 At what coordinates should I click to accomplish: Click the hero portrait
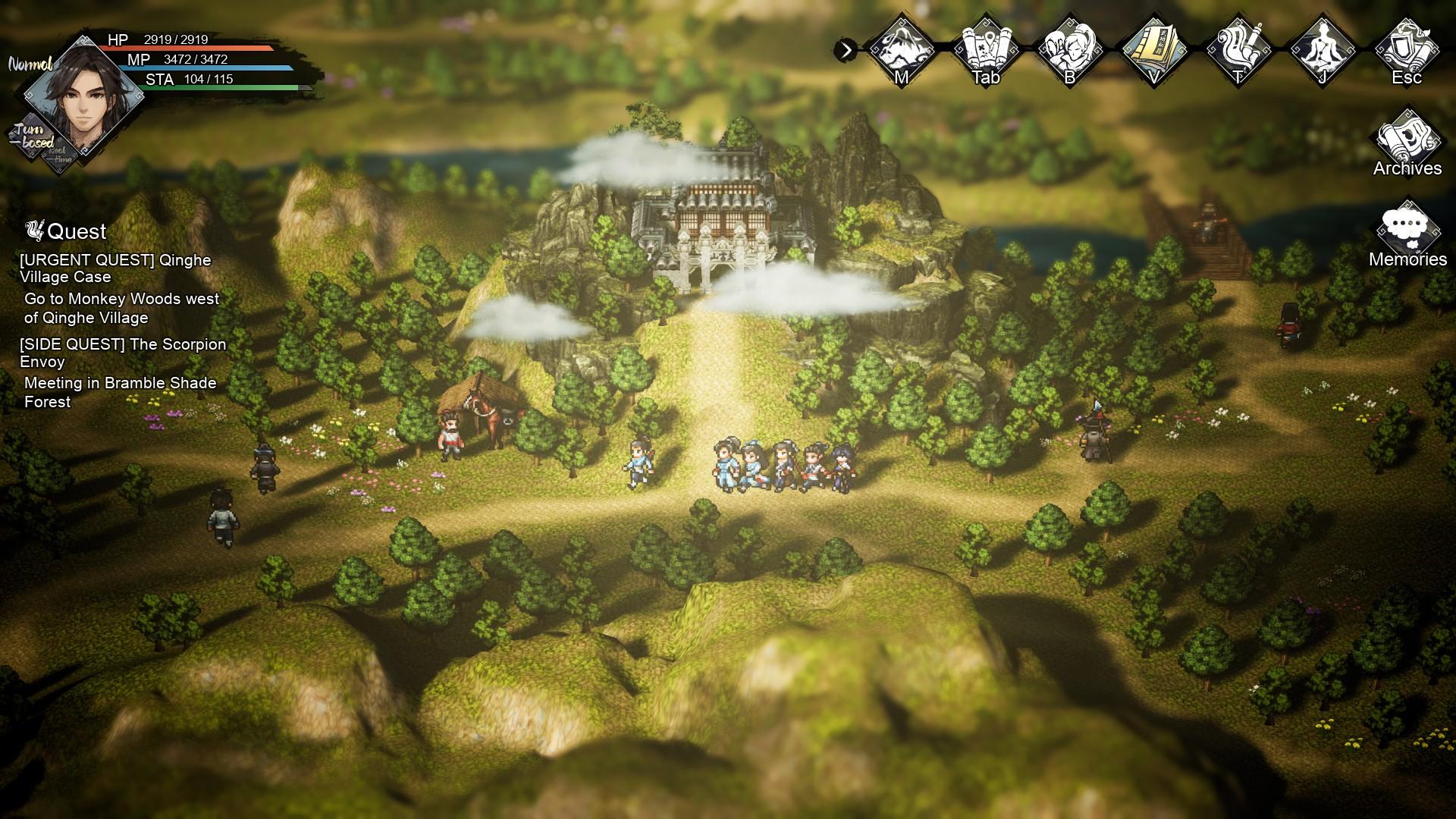click(83, 95)
